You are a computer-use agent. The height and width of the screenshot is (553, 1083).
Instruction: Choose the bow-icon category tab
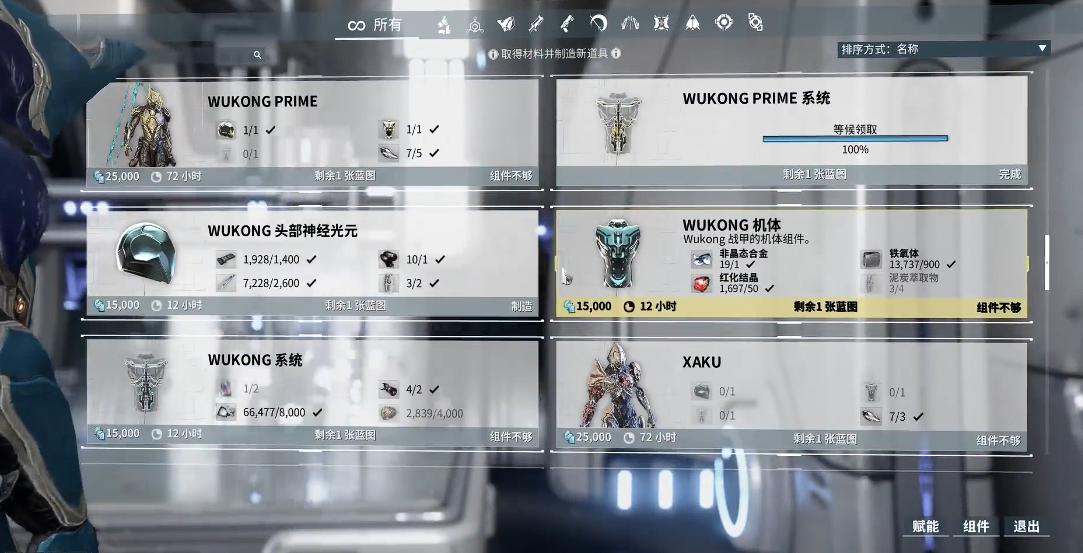(598, 25)
